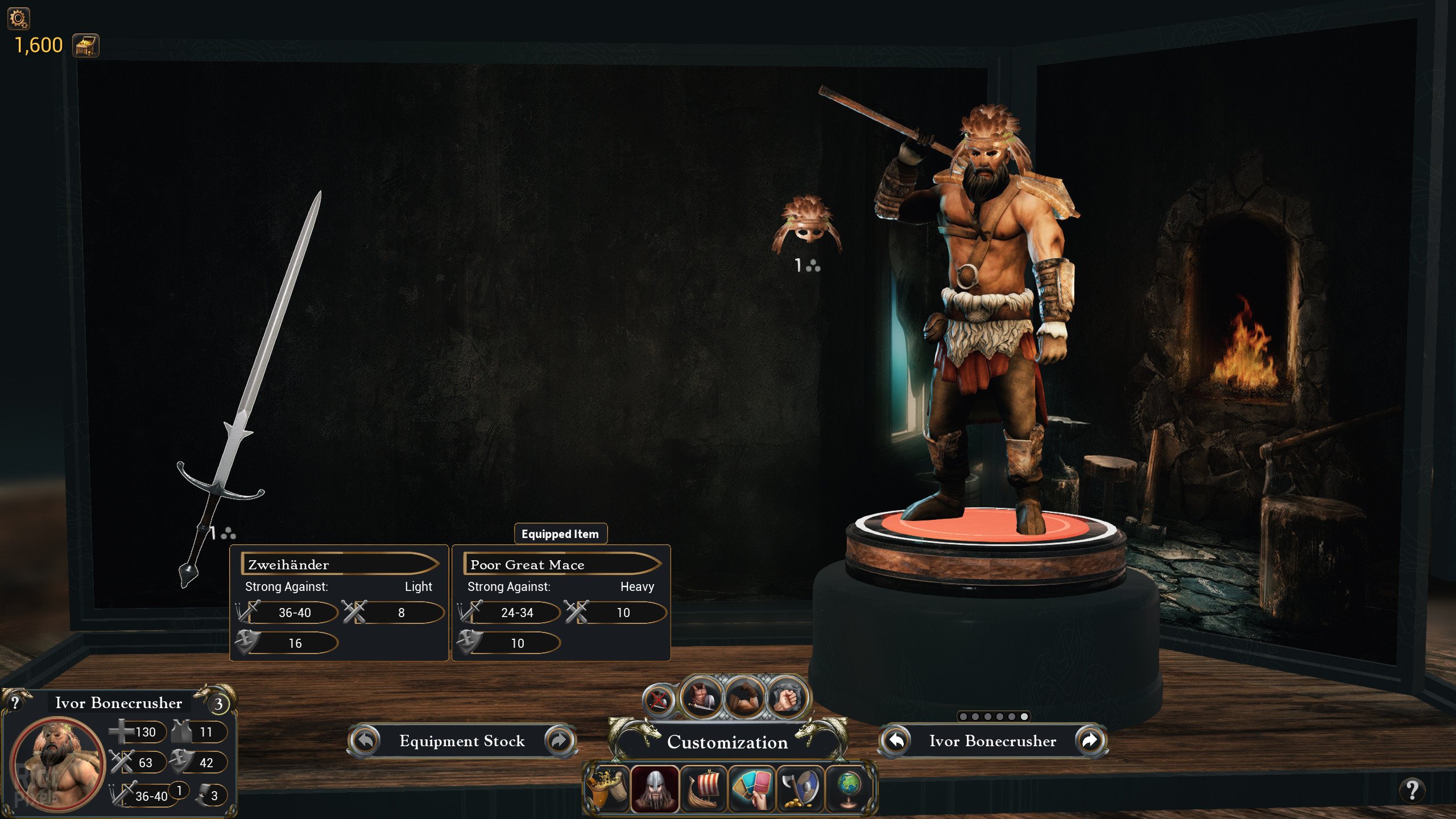Switch to the next character arrow
This screenshot has height=819, width=1456.
tap(1089, 741)
